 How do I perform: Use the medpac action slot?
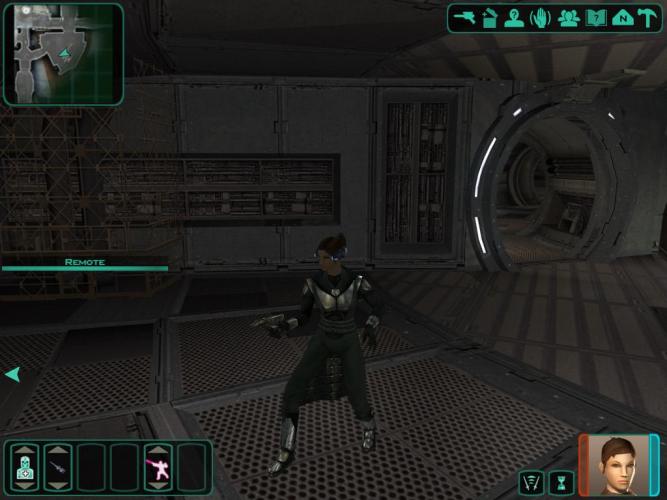coord(25,467)
